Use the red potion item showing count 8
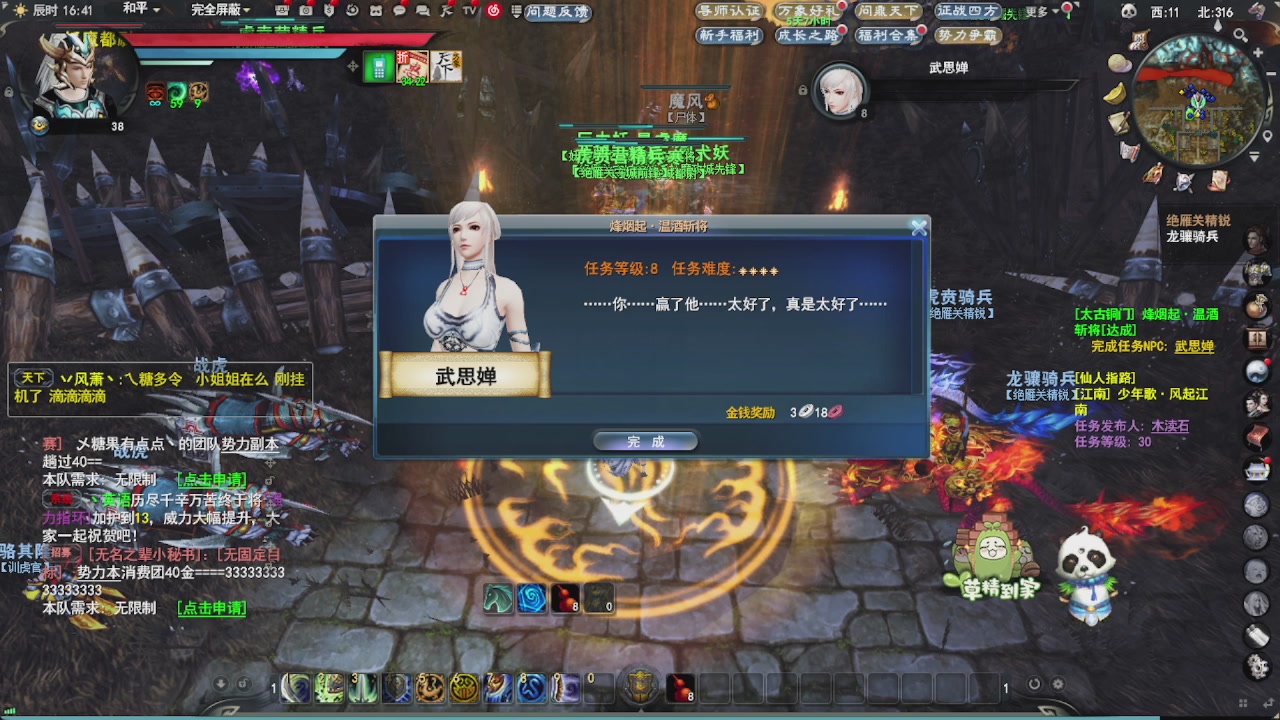The height and width of the screenshot is (720, 1280). coord(680,689)
